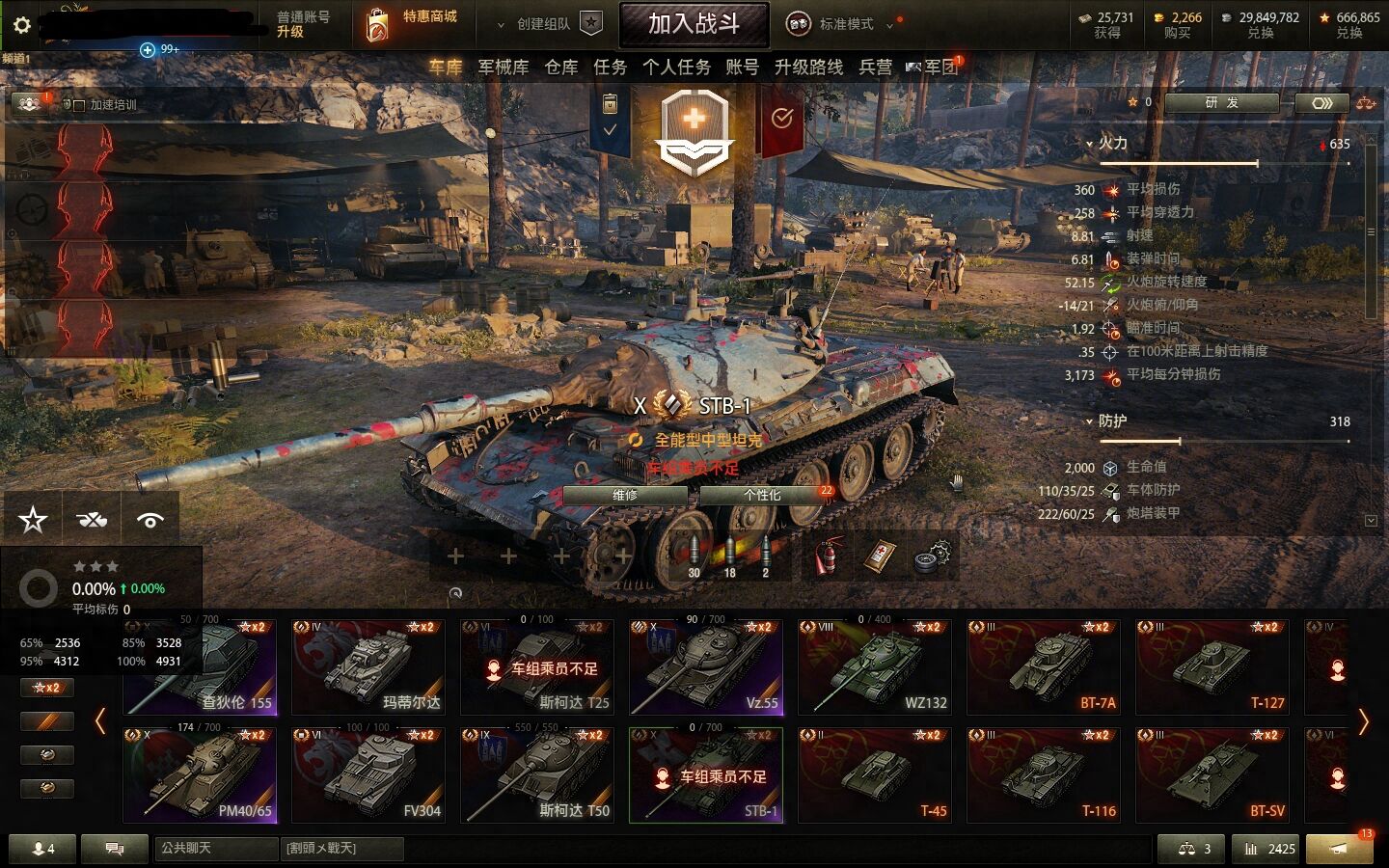Open the 个人任务 tab
1389x868 pixels.
tap(676, 67)
